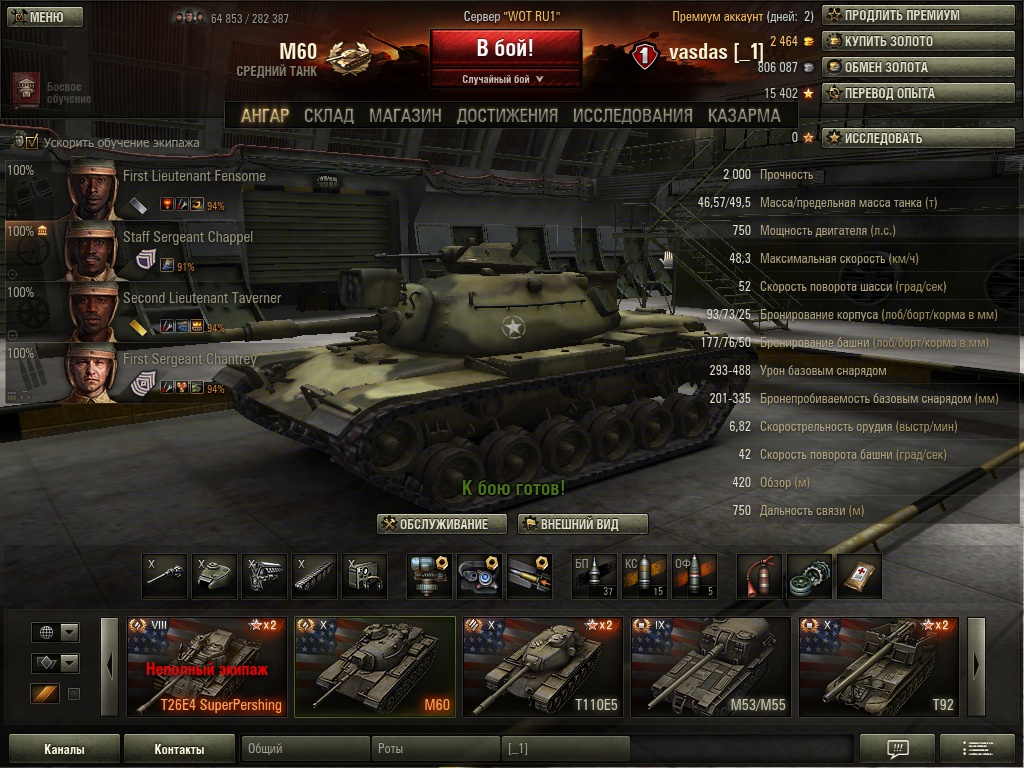Choose the T26E4 SuperPershing tank
Viewport: 1024px width, 768px height.
point(207,666)
